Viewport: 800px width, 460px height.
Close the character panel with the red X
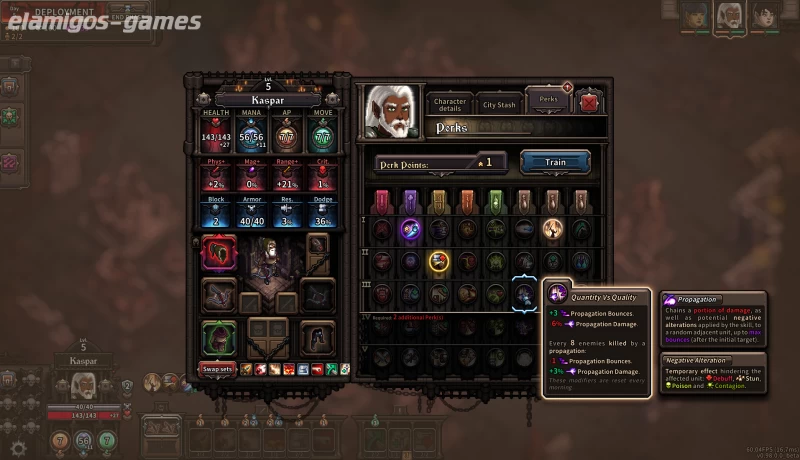coord(590,102)
